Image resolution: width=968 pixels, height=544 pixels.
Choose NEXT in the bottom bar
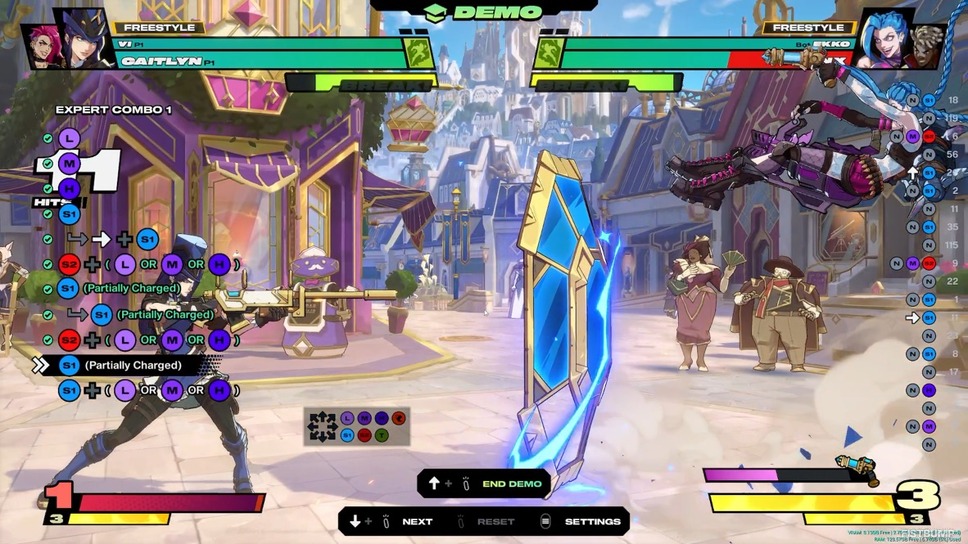417,522
